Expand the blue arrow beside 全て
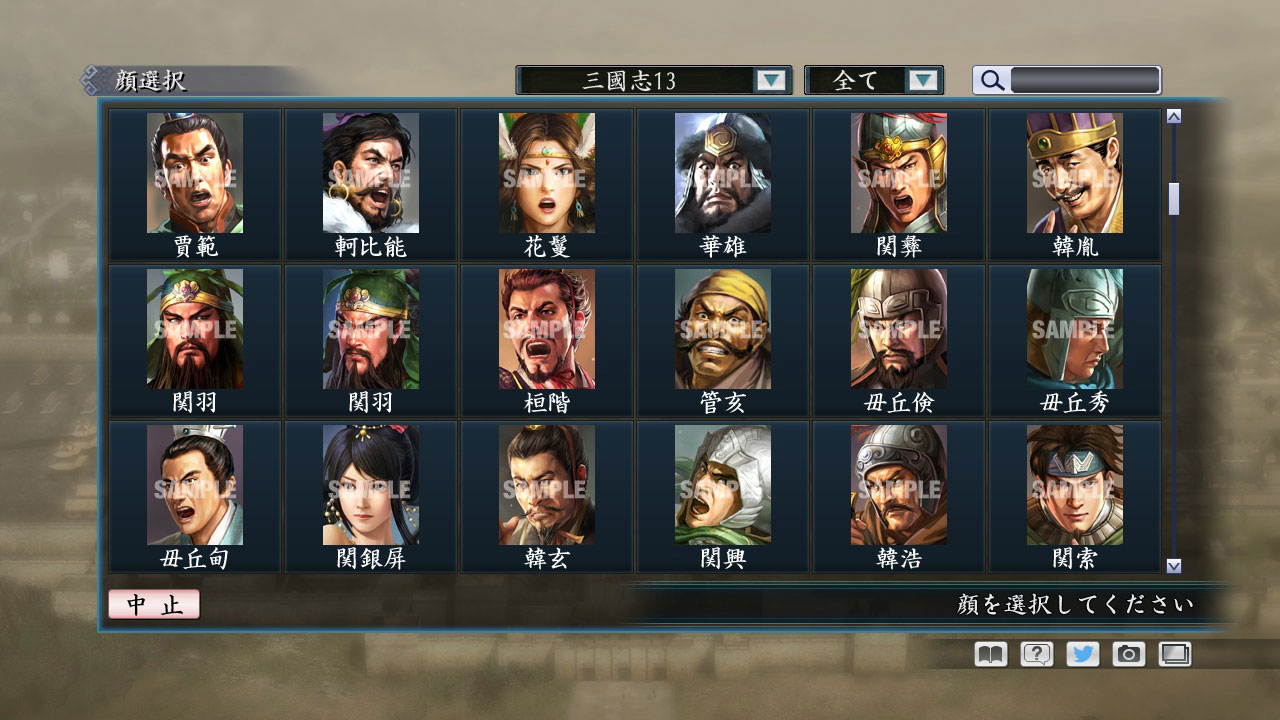Screen dimensions: 1280x720 click(x=925, y=80)
